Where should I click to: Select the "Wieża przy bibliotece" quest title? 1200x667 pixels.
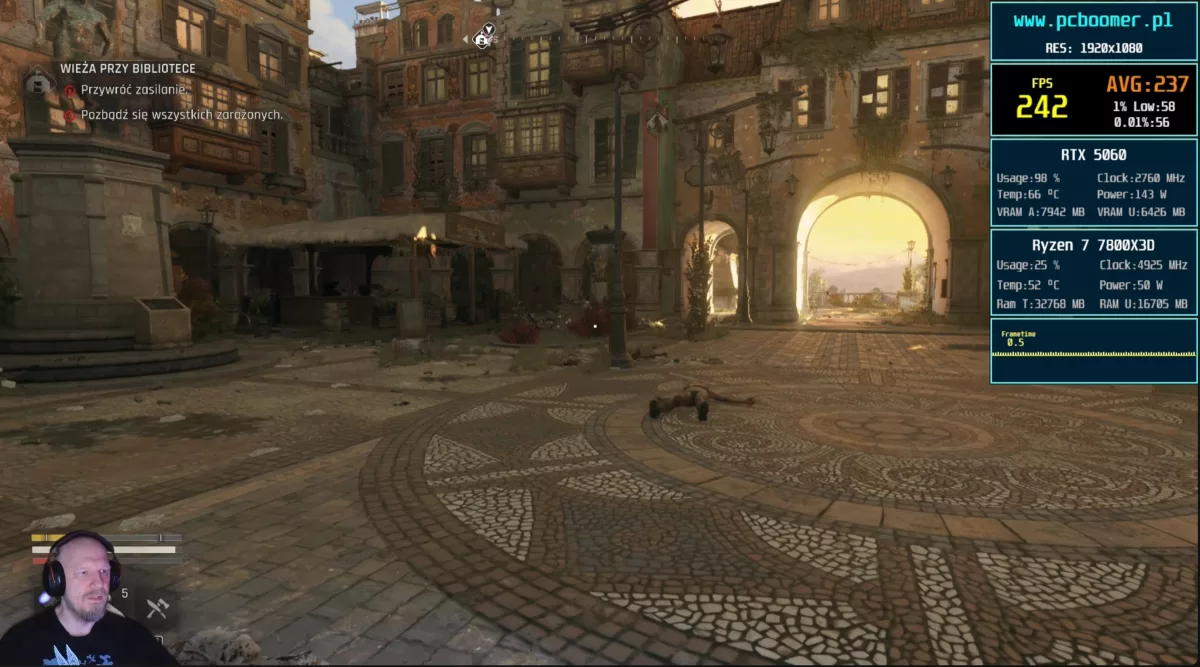click(127, 68)
